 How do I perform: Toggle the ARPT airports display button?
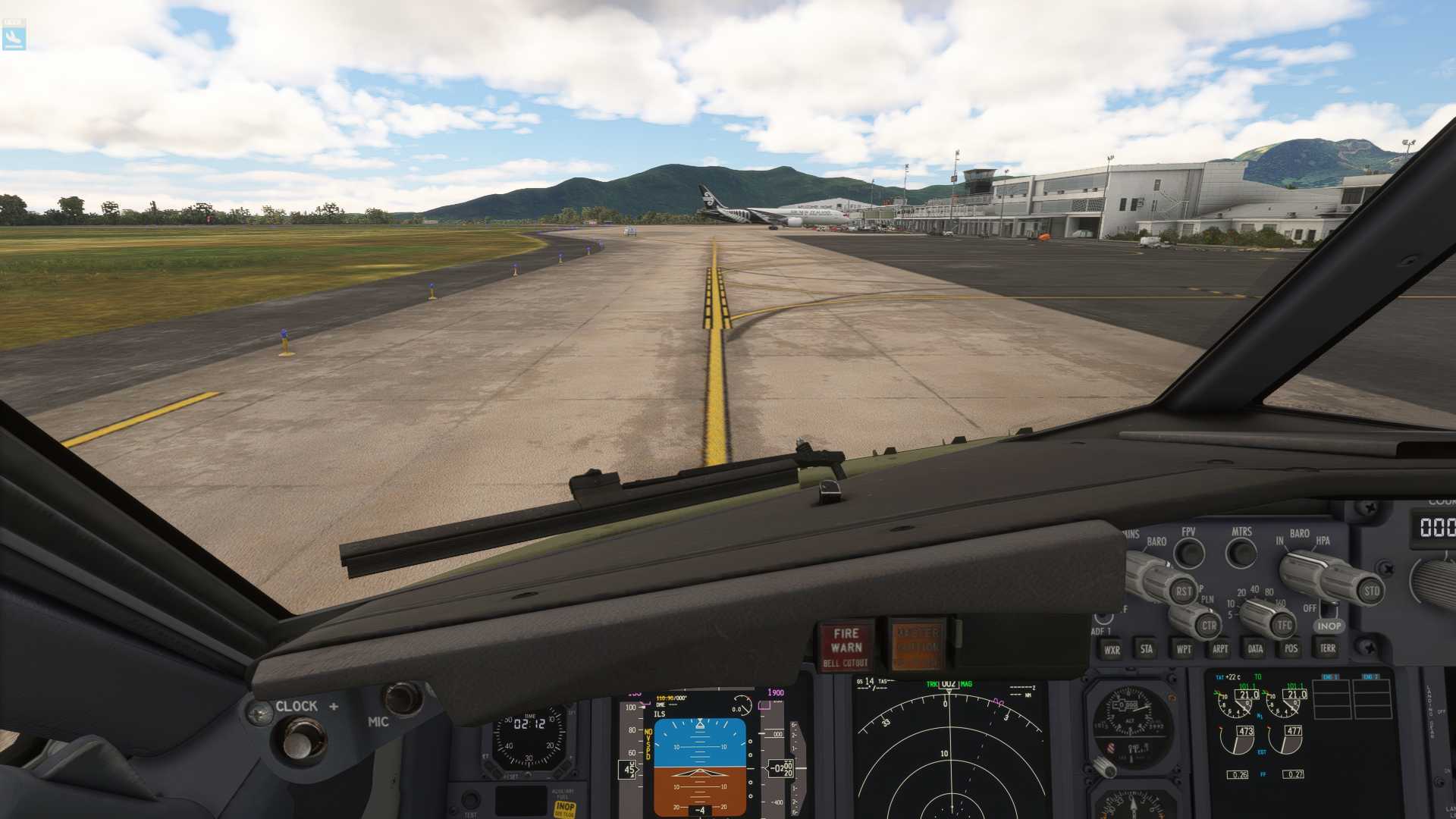tap(1219, 649)
